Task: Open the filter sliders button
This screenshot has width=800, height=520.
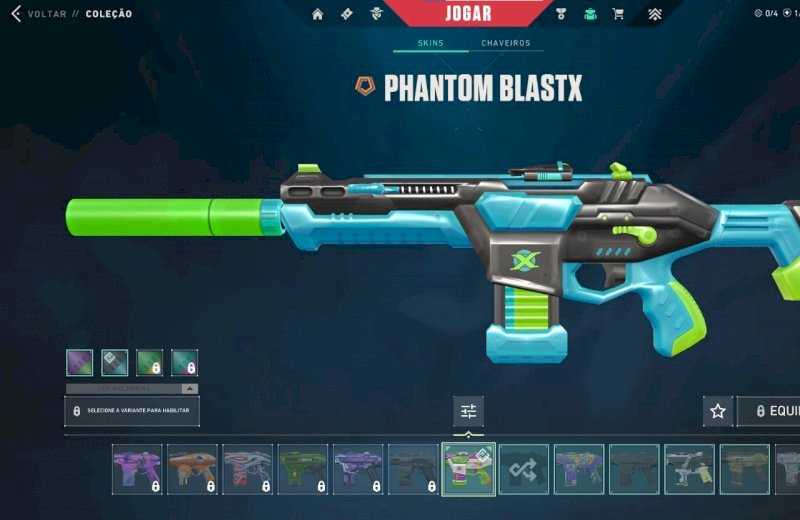Action: (468, 411)
